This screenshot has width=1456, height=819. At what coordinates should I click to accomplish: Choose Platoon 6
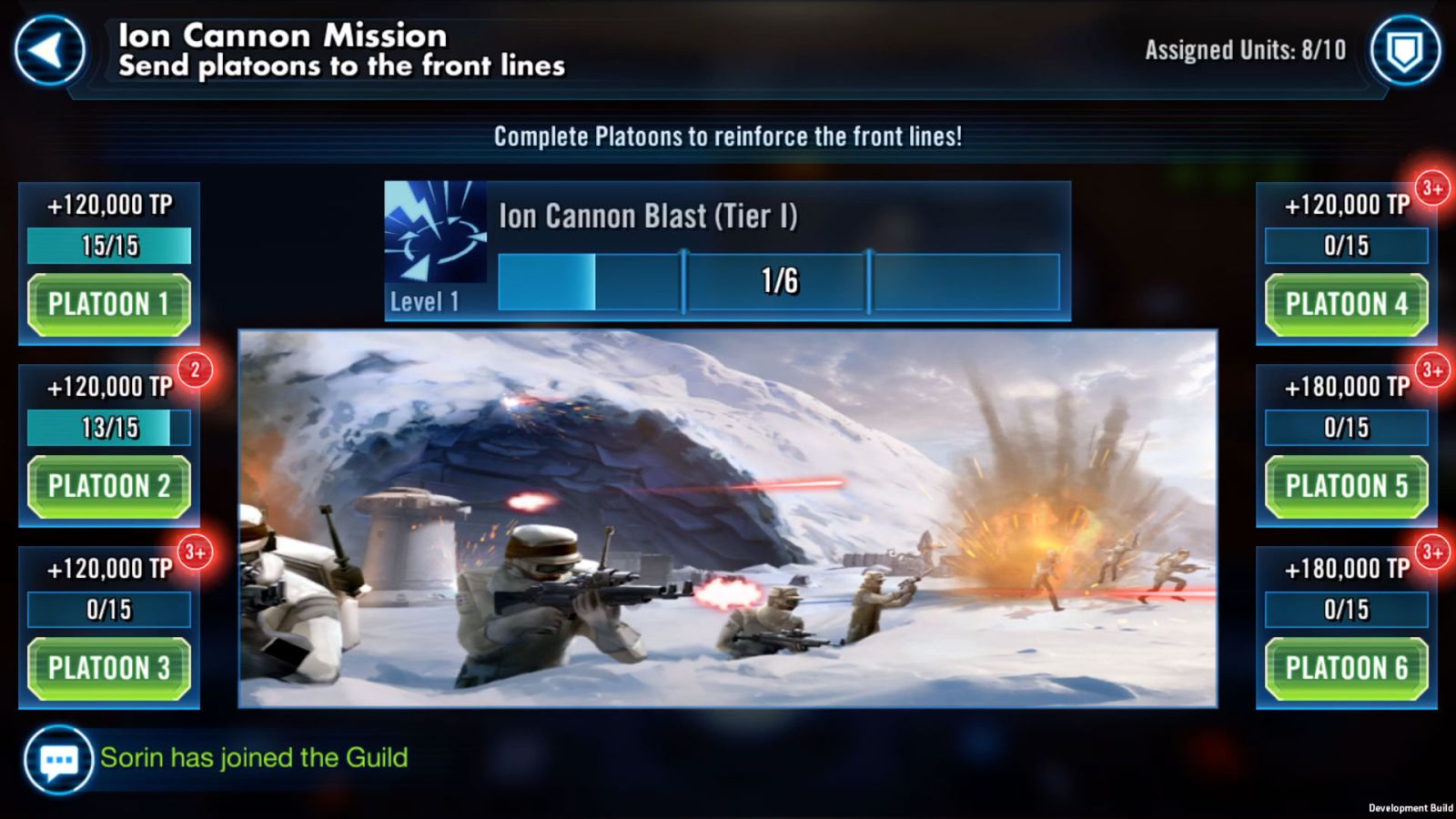tap(1346, 669)
